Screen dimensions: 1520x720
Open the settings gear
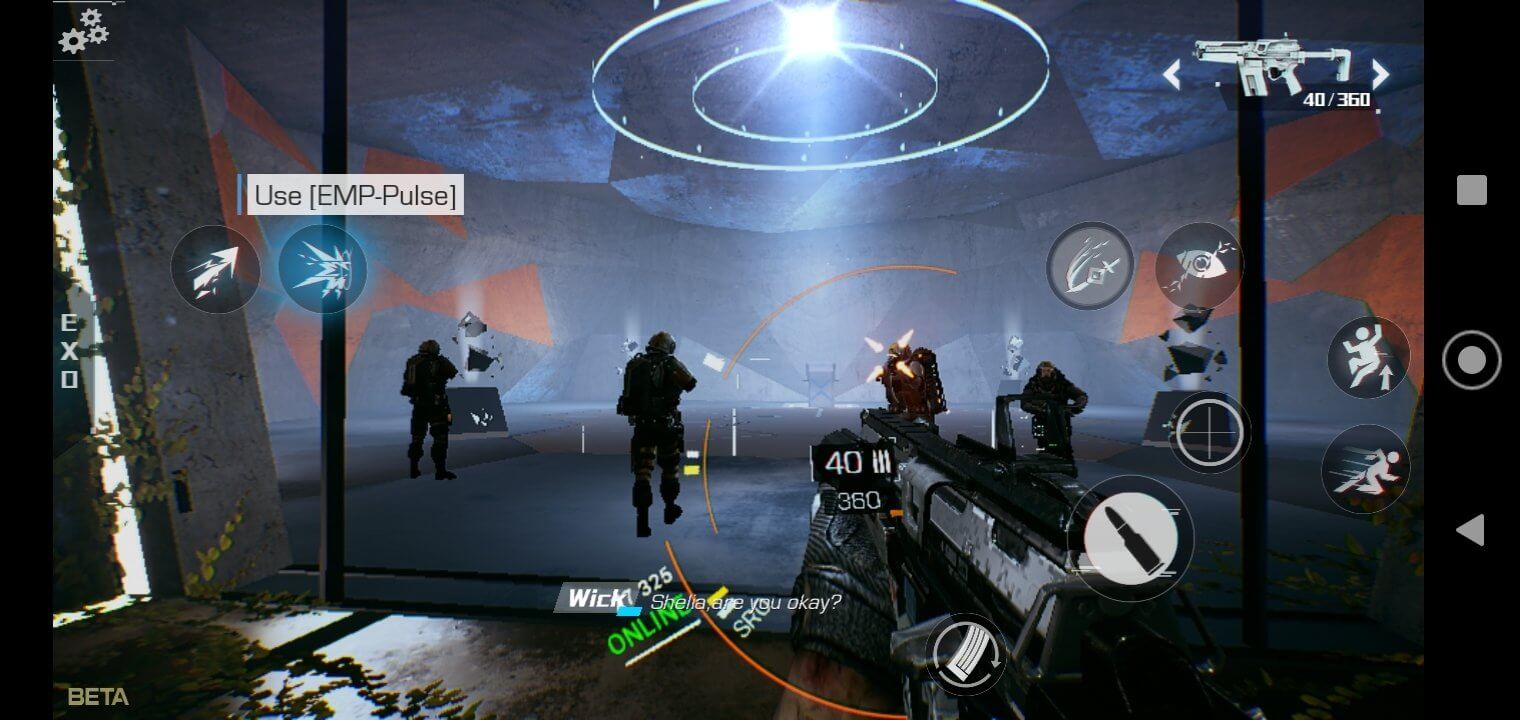[x=80, y=30]
